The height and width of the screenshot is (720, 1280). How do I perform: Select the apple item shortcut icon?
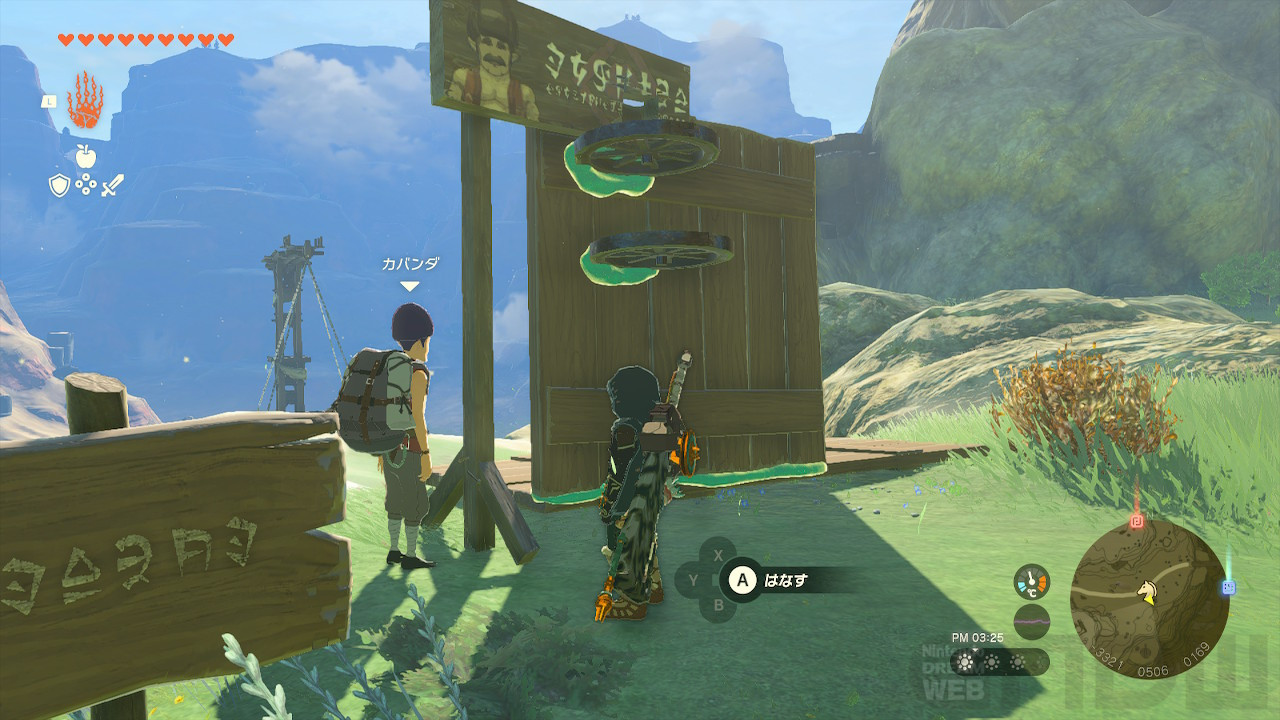click(85, 155)
